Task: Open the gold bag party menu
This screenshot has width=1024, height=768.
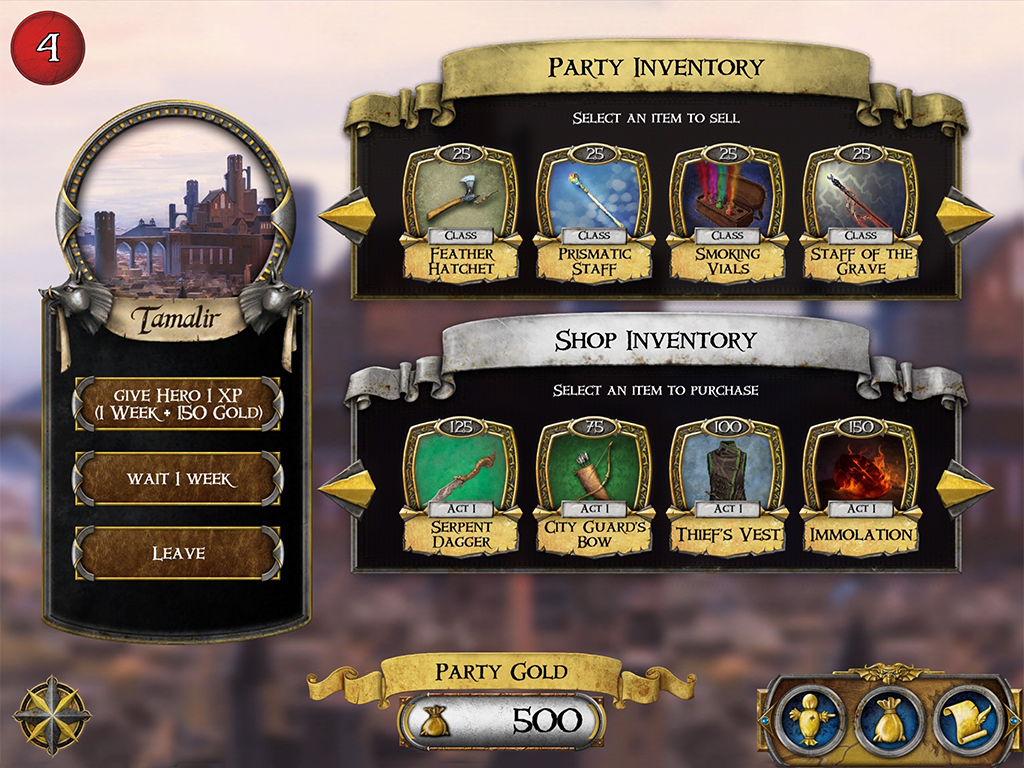Action: click(x=888, y=716)
